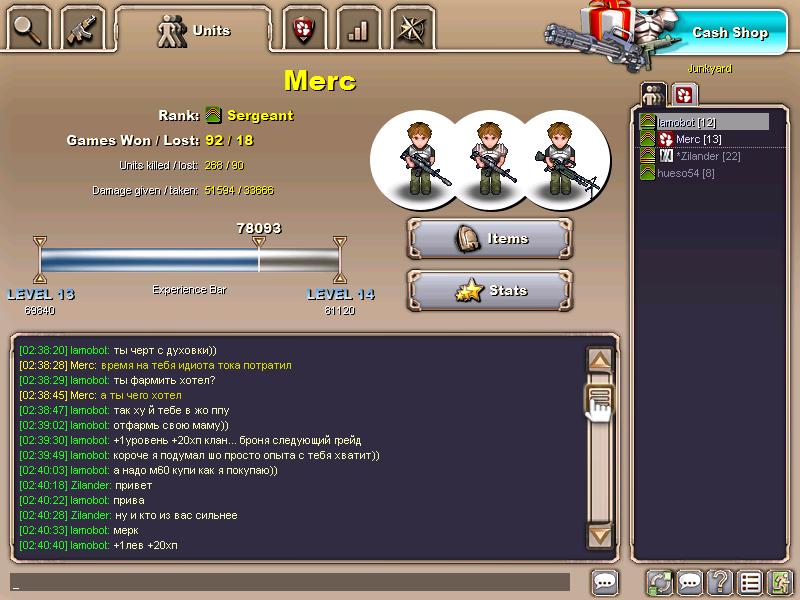The height and width of the screenshot is (600, 800).
Task: Click the chat scroll down arrow
Action: coord(599,536)
